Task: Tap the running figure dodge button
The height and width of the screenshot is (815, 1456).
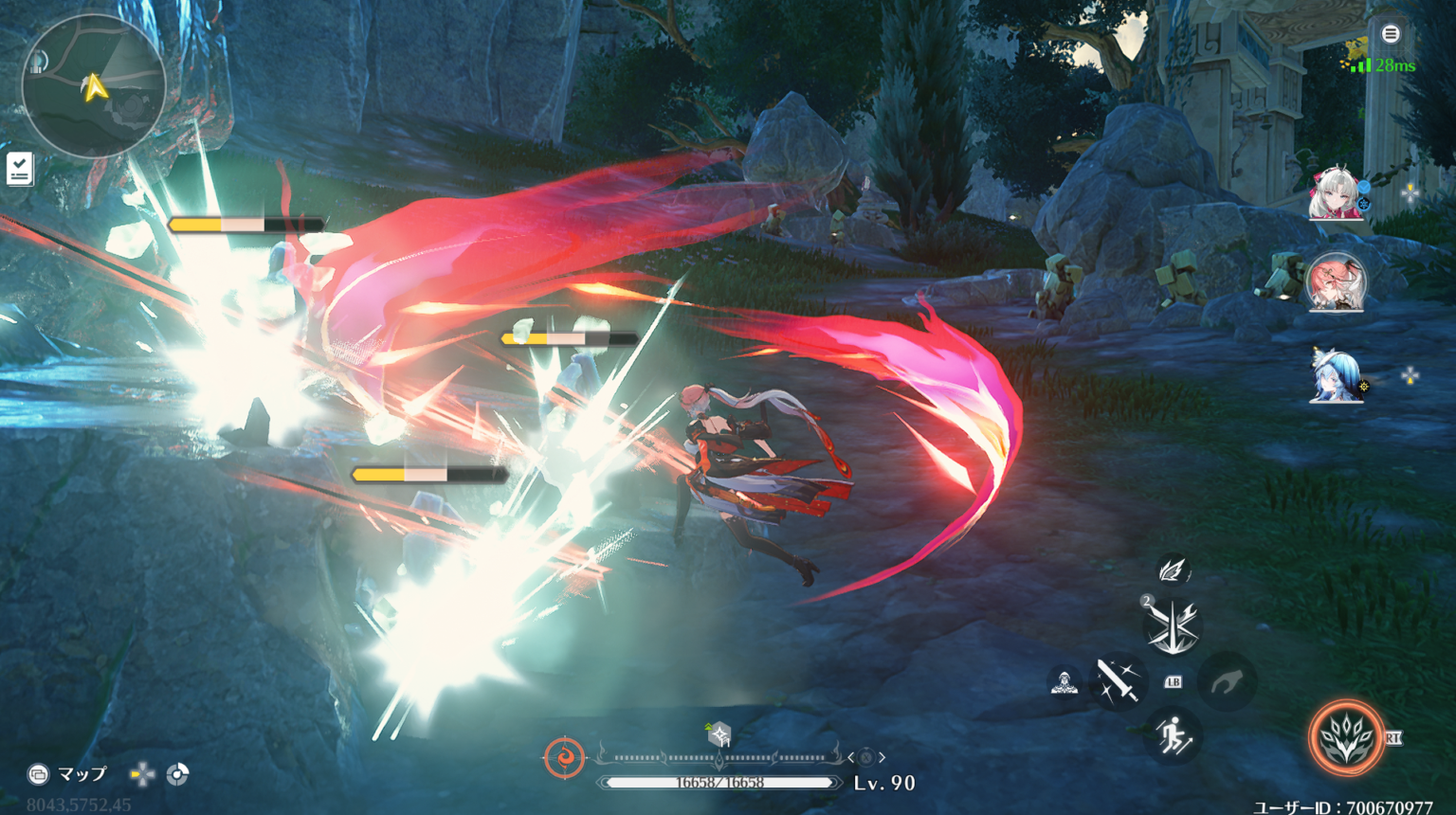Action: tap(1174, 735)
